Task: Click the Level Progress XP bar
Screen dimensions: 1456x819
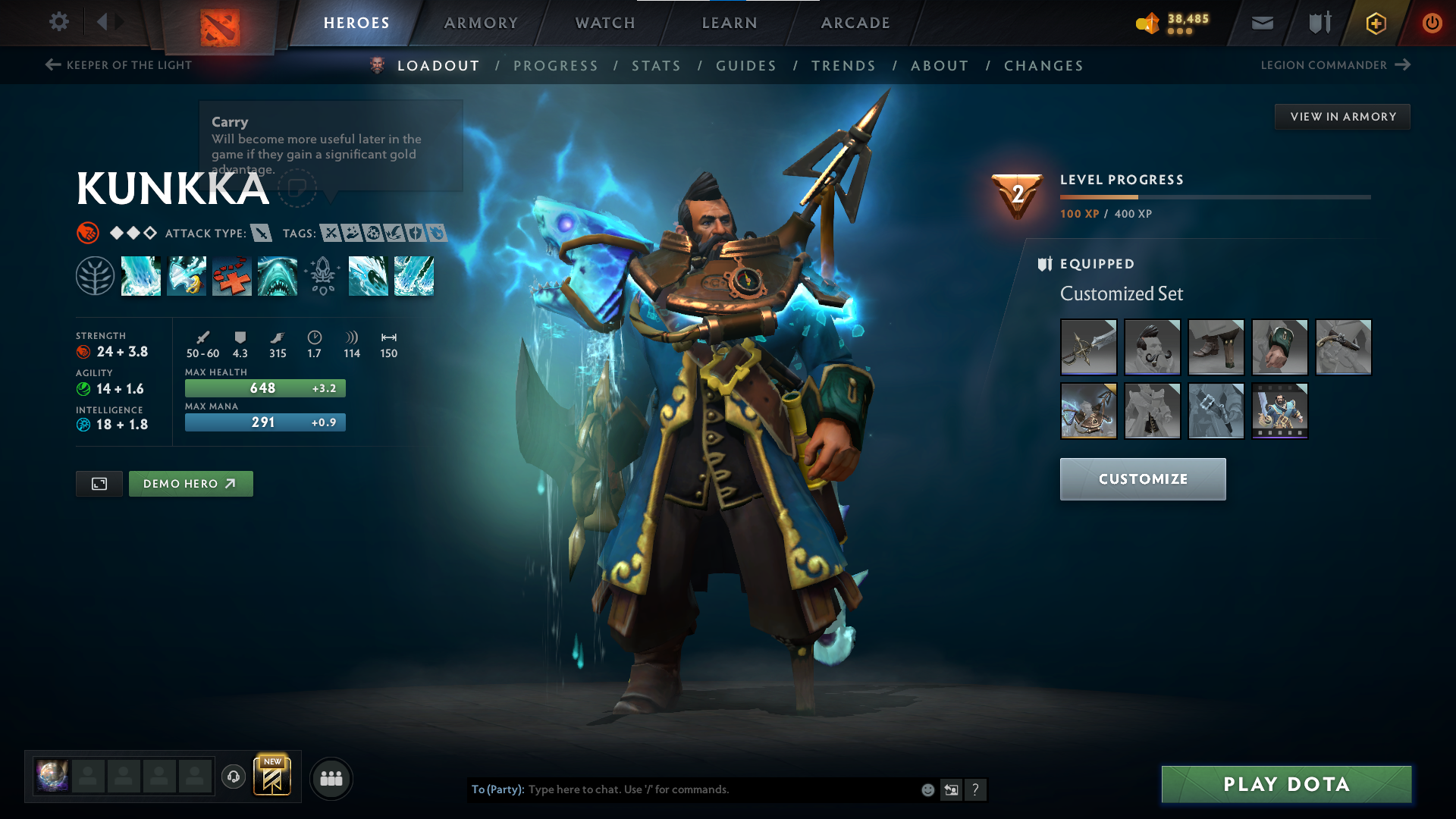Action: coord(1213,196)
